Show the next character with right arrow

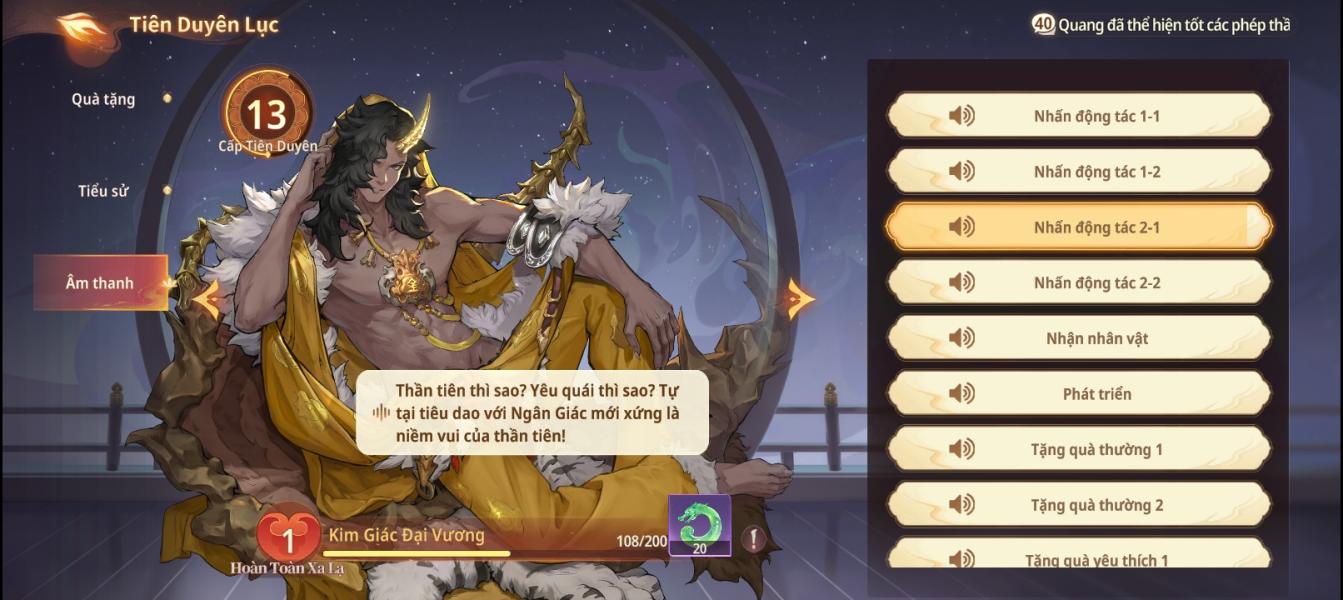pos(800,299)
